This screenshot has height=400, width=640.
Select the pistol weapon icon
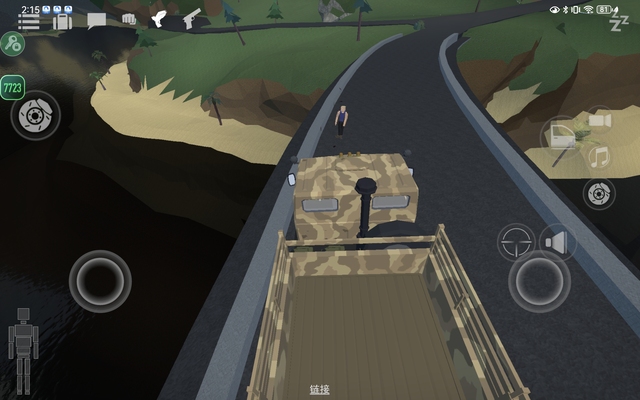point(191,19)
